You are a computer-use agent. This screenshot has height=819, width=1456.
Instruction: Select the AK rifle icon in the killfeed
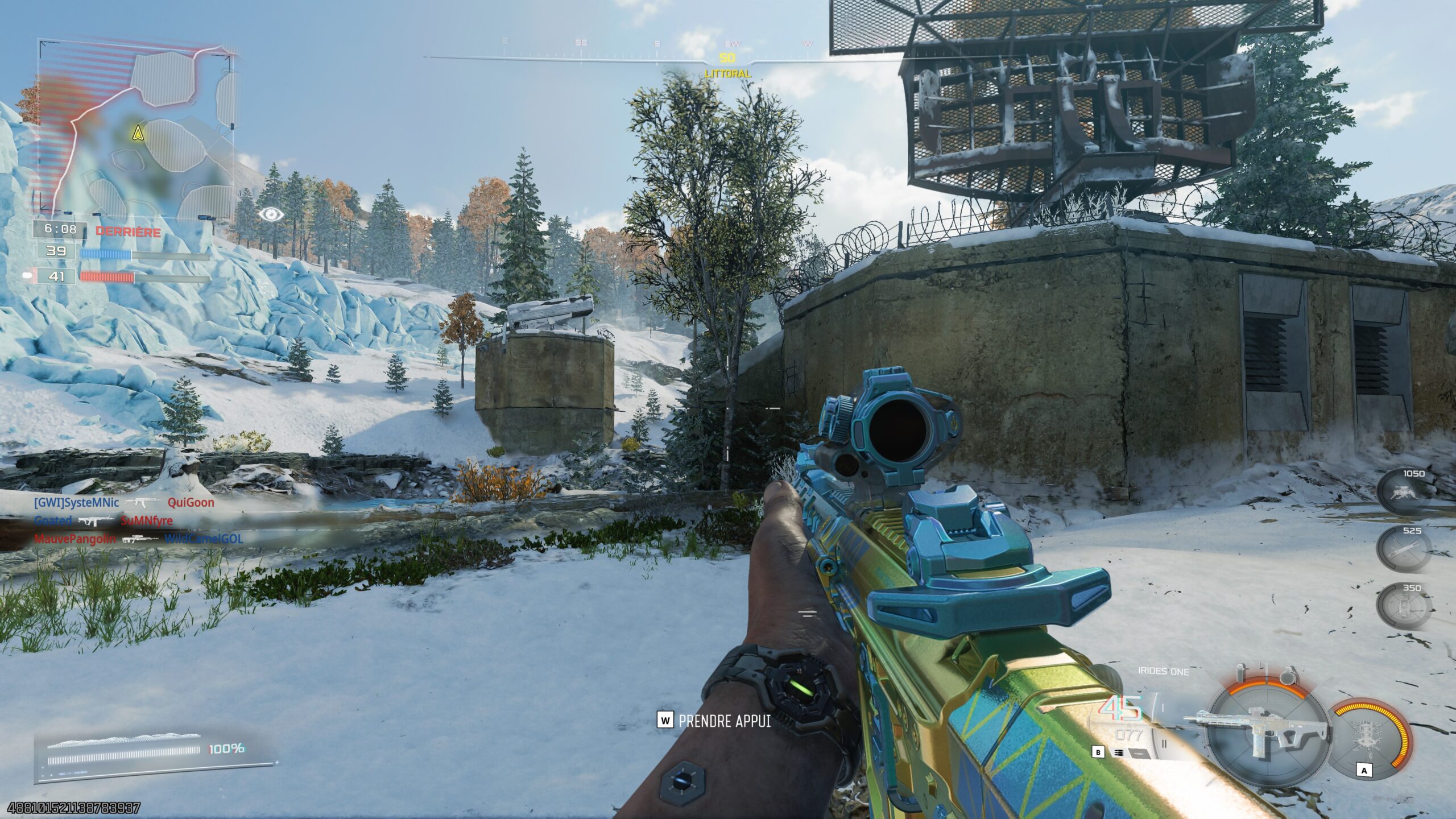pos(143,502)
